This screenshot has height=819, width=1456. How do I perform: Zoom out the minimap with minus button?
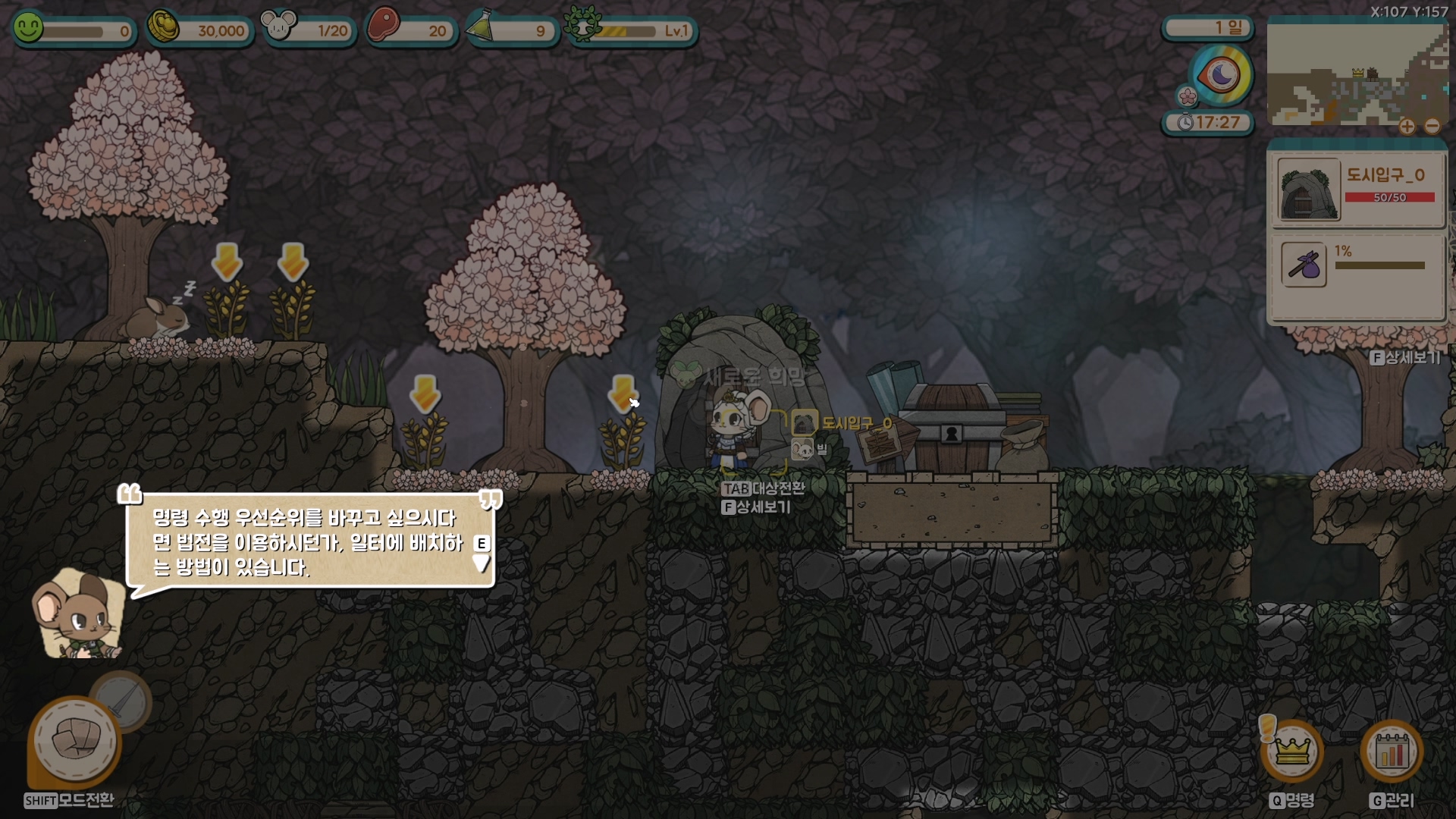(x=1432, y=127)
